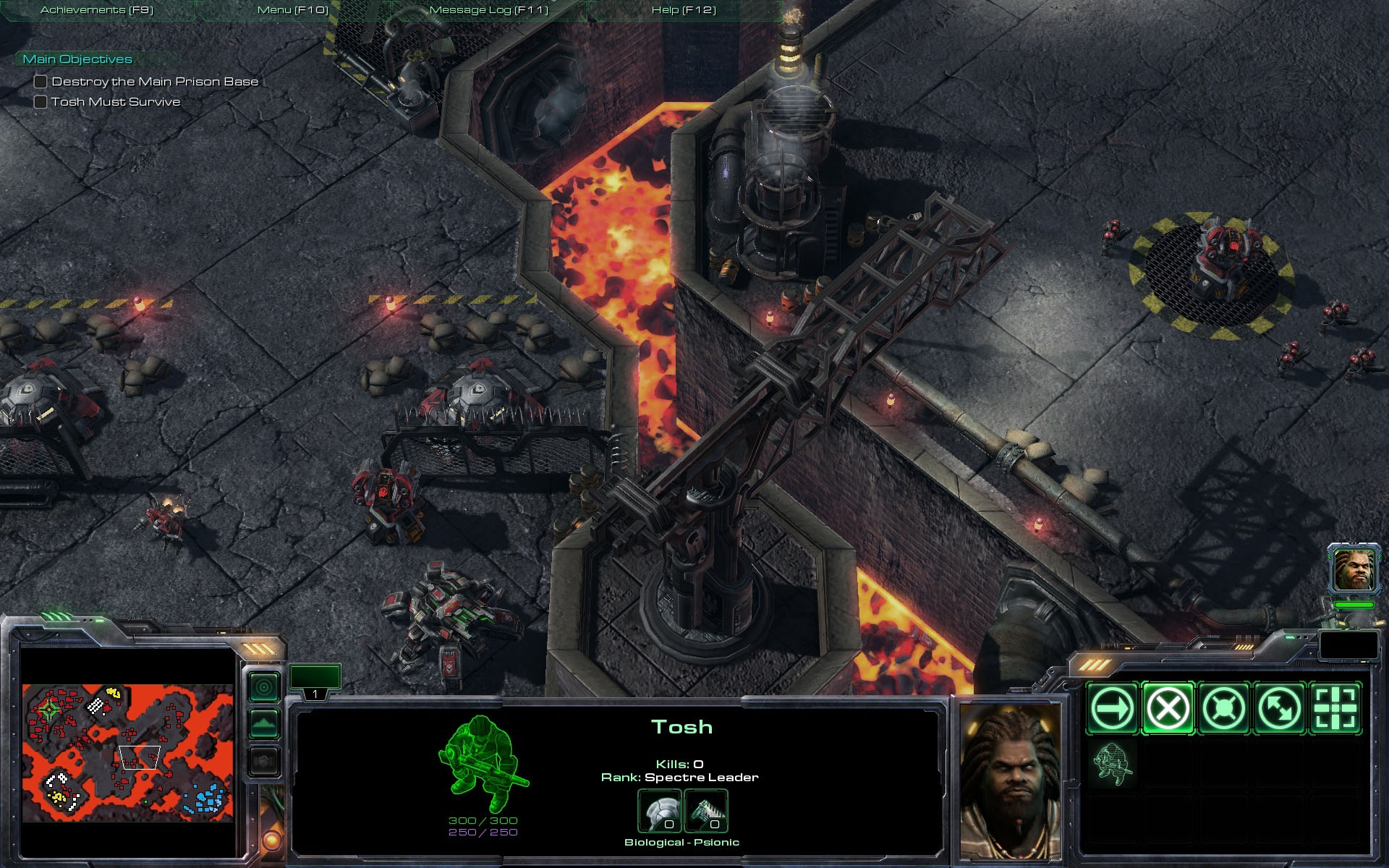Select control group 1 tab
The height and width of the screenshot is (868, 1389).
click(x=315, y=682)
